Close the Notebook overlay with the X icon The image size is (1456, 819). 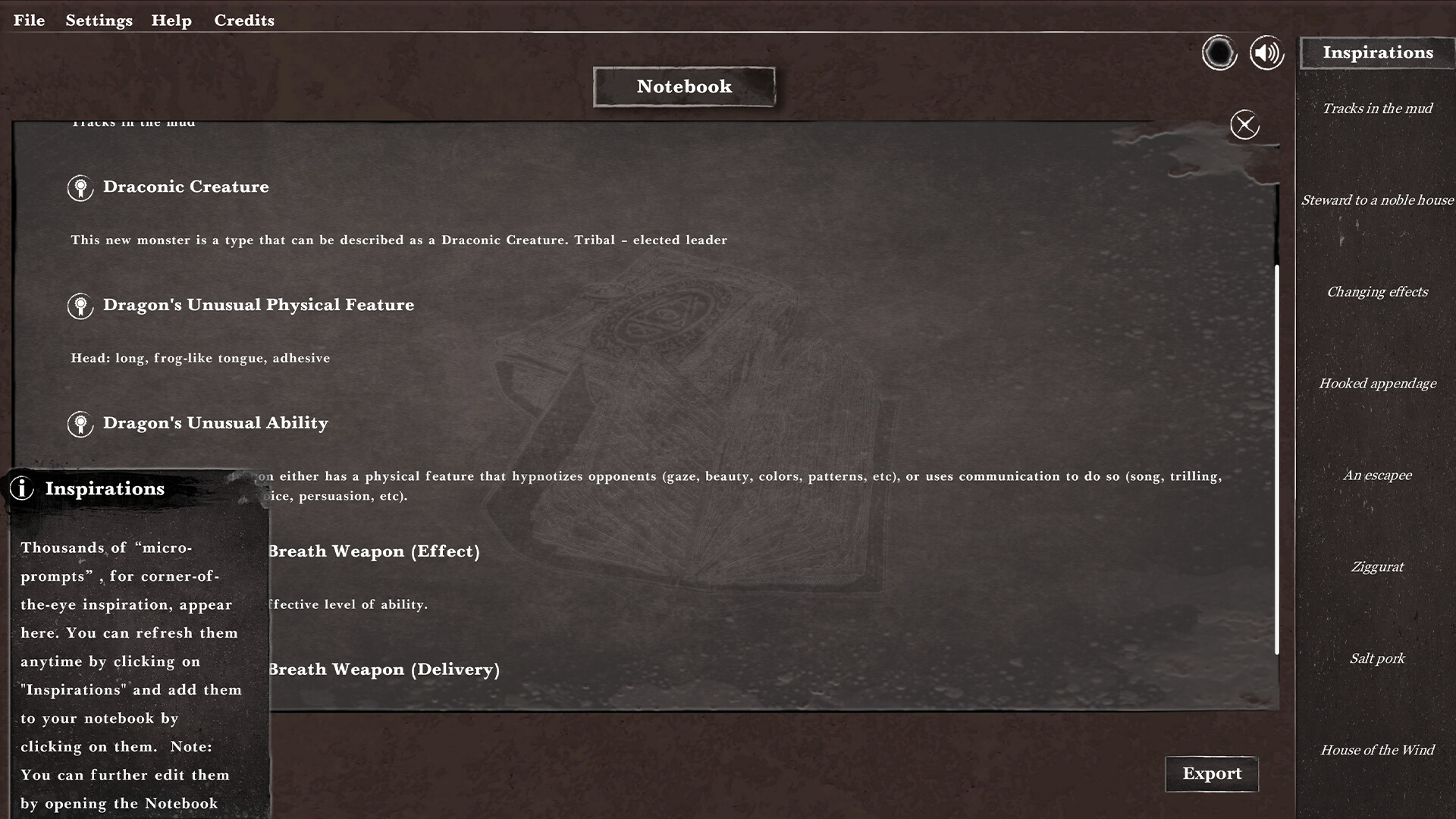click(x=1244, y=125)
